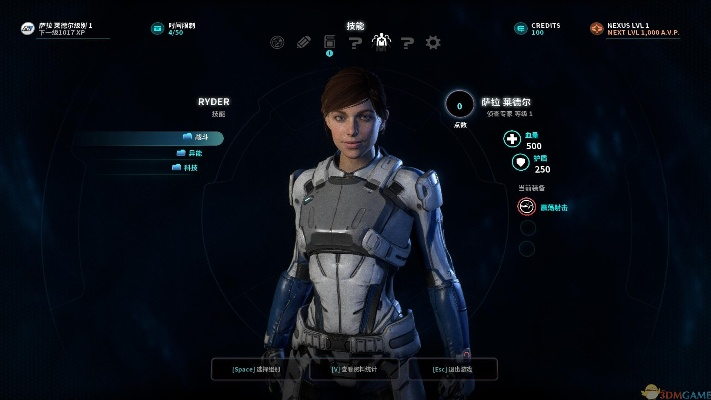Open the pencil-icon journal tab
Viewport: 711px width, 400px height.
[304, 42]
